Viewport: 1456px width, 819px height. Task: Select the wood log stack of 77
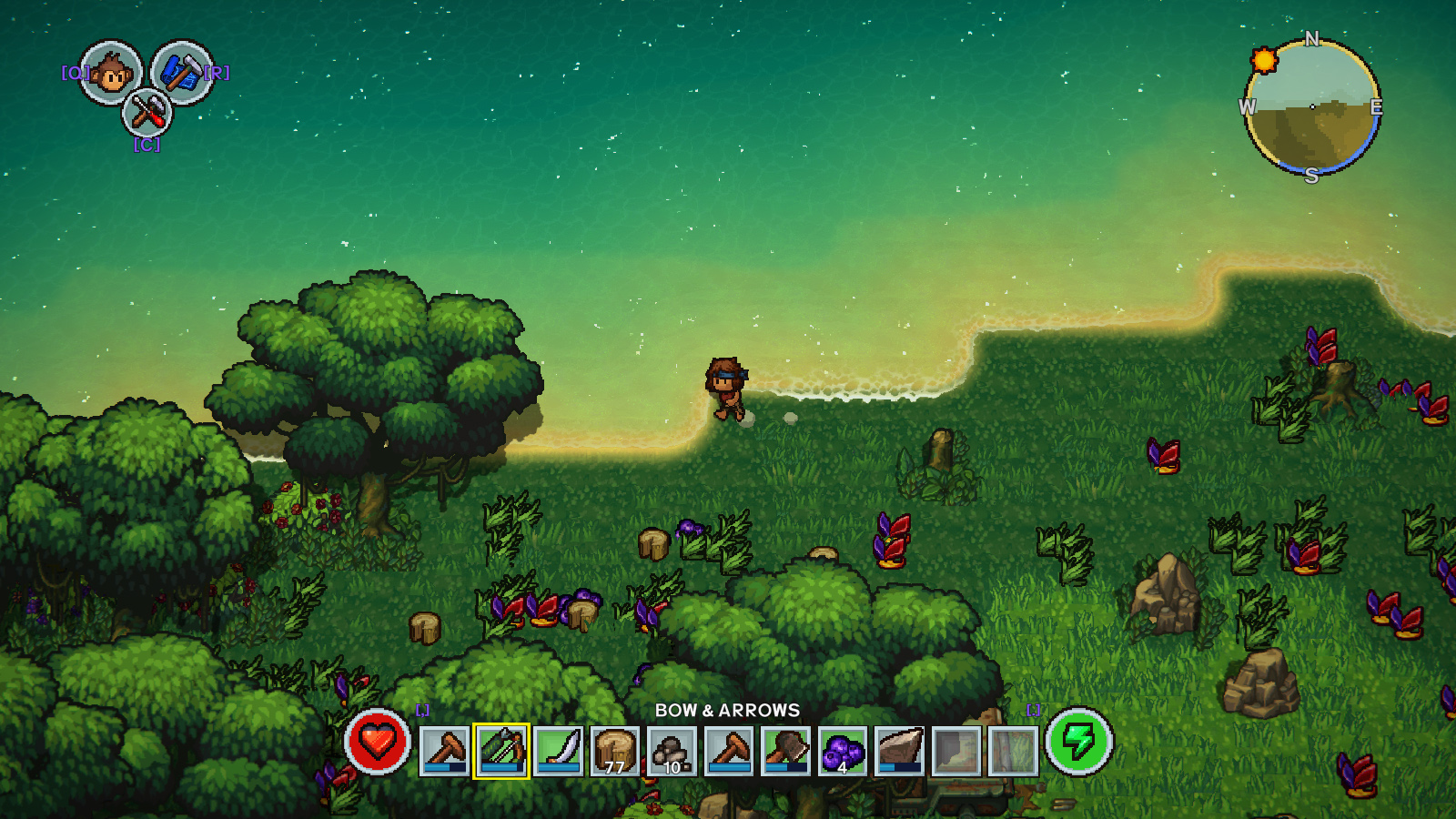pyautogui.click(x=615, y=751)
